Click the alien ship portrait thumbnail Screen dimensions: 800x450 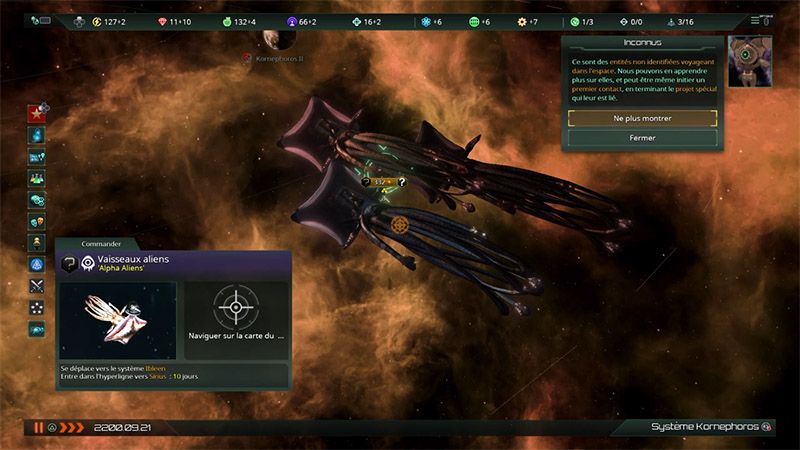click(x=117, y=320)
